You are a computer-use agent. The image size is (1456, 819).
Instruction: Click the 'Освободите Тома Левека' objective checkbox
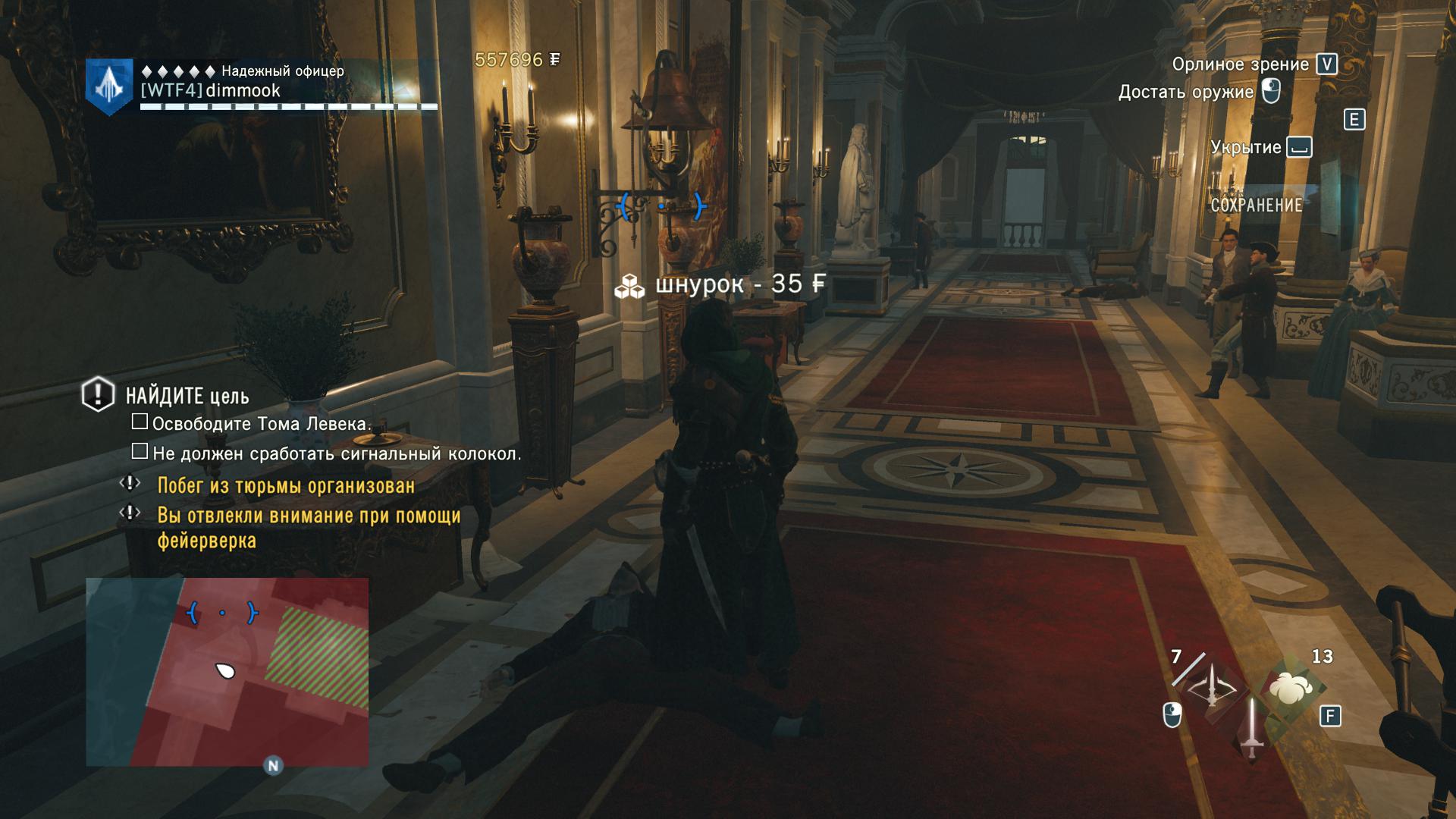pos(140,422)
